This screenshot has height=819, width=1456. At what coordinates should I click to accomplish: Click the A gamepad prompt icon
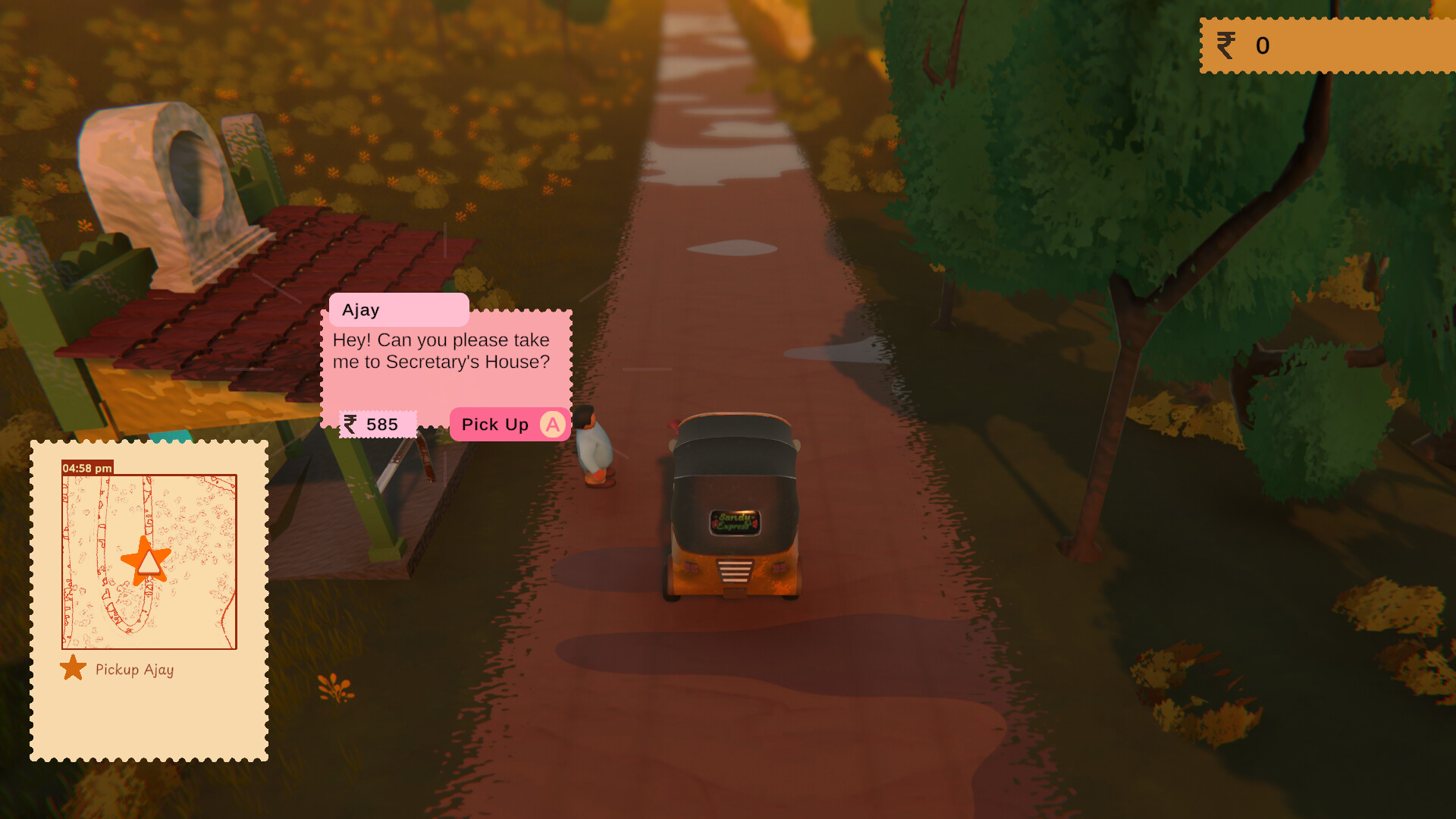[552, 425]
